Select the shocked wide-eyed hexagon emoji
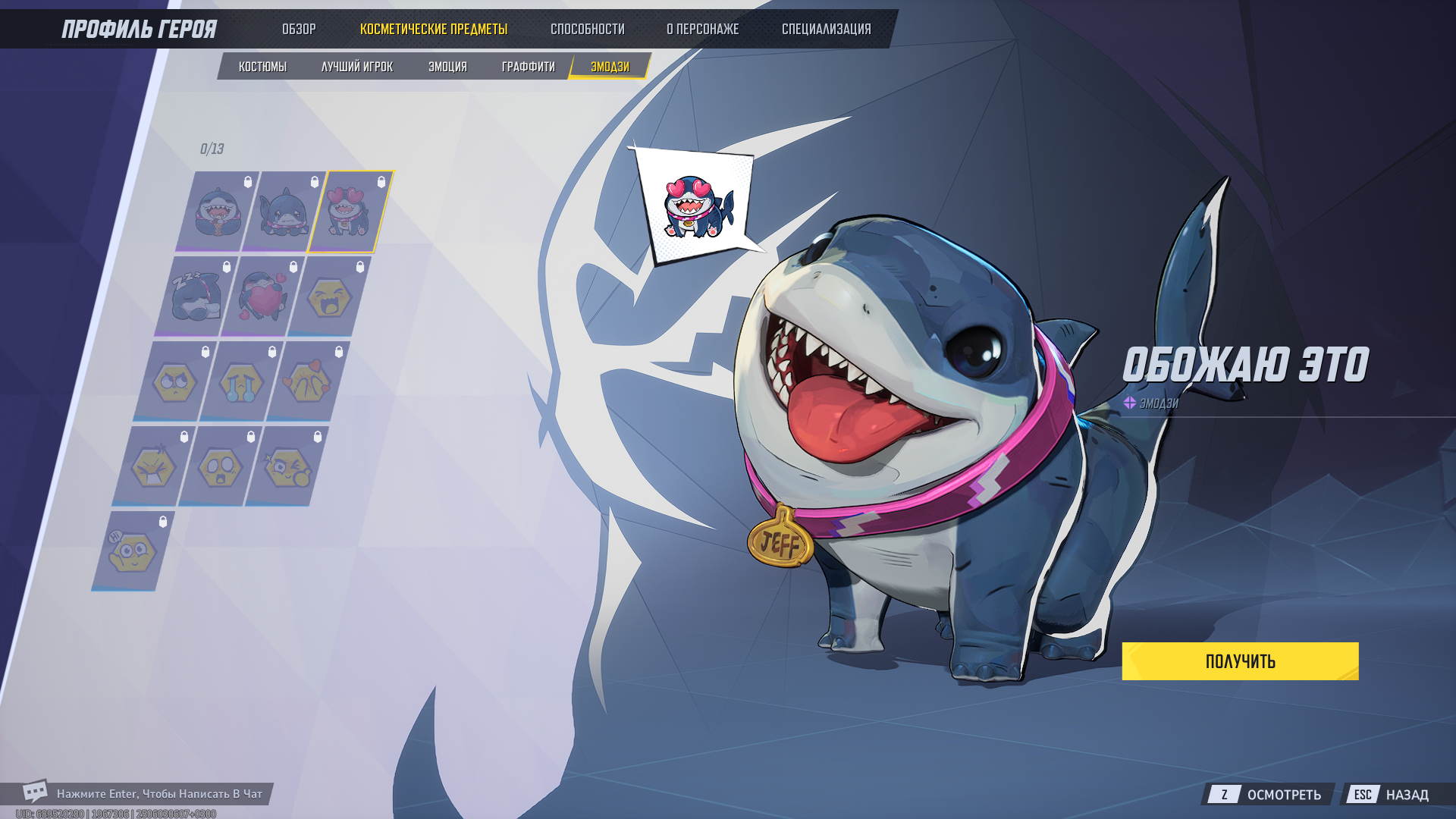This screenshot has width=1456, height=819. coord(220,467)
